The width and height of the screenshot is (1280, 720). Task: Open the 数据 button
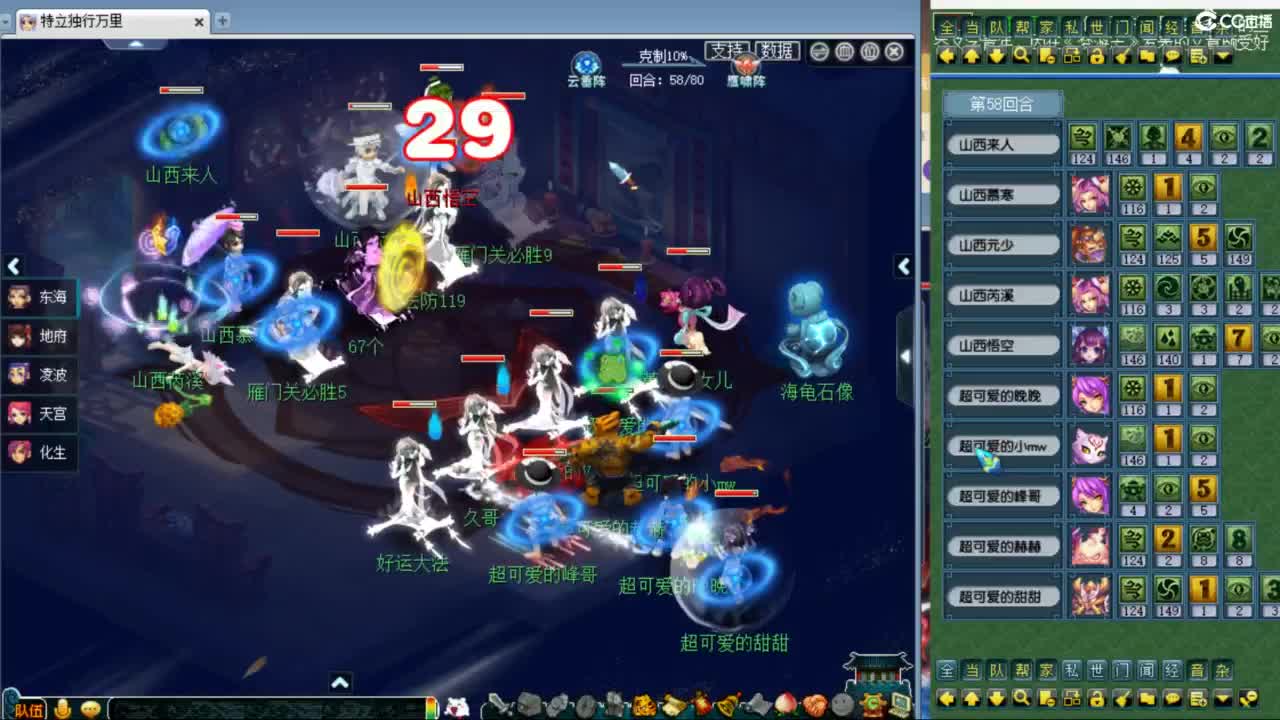[774, 51]
